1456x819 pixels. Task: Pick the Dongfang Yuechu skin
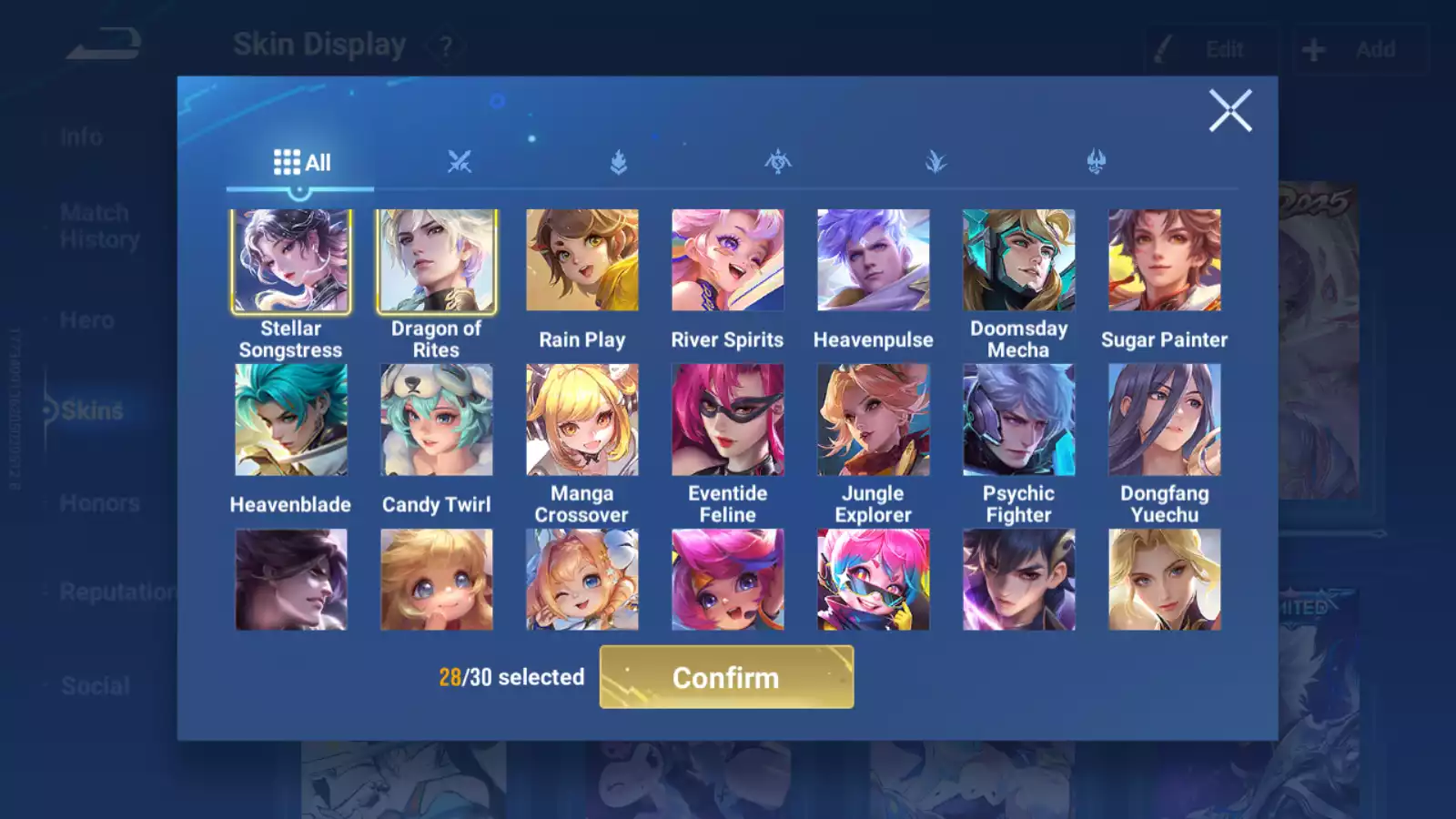pos(1164,420)
